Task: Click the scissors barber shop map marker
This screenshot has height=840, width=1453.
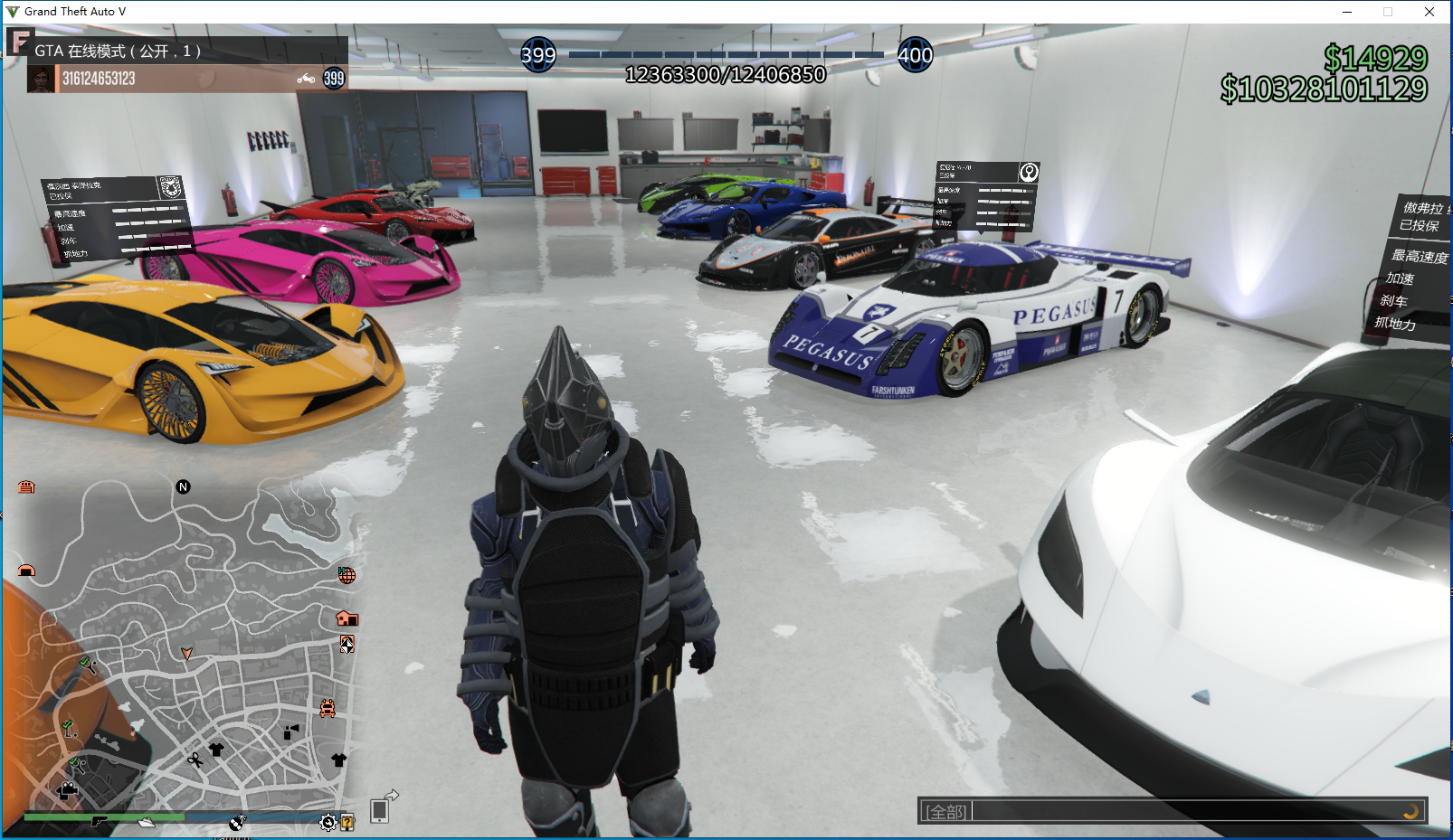Action: click(195, 760)
